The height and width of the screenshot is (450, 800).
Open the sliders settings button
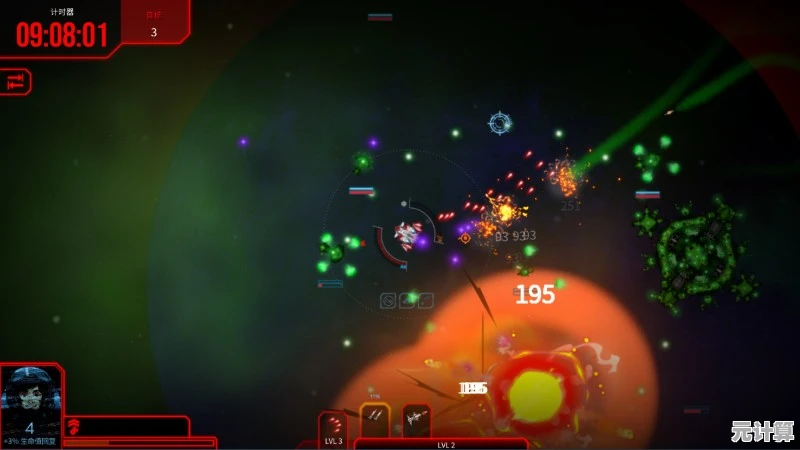pos(15,83)
